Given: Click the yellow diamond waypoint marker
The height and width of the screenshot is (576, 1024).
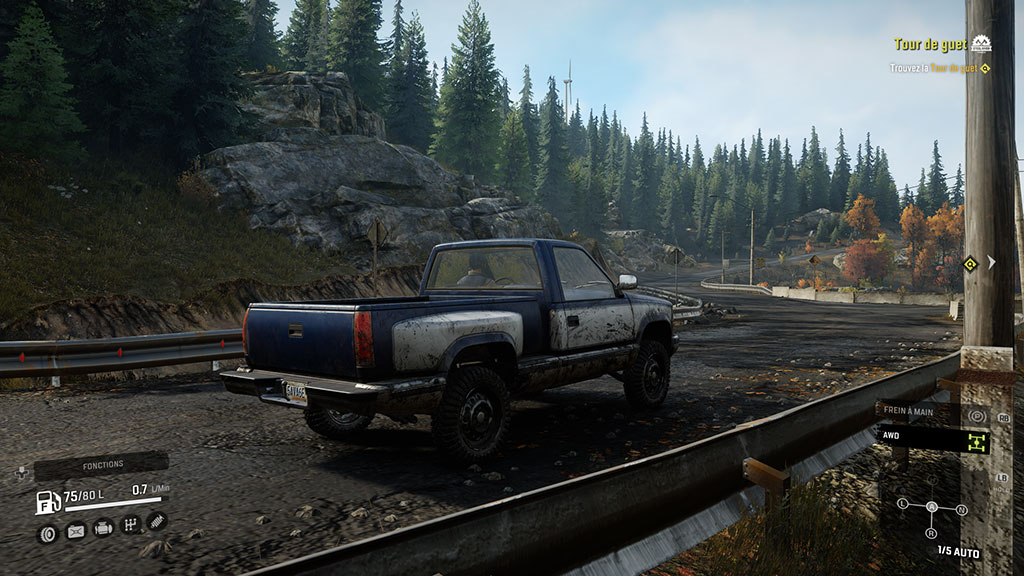Looking at the screenshot, I should pyautogui.click(x=969, y=264).
